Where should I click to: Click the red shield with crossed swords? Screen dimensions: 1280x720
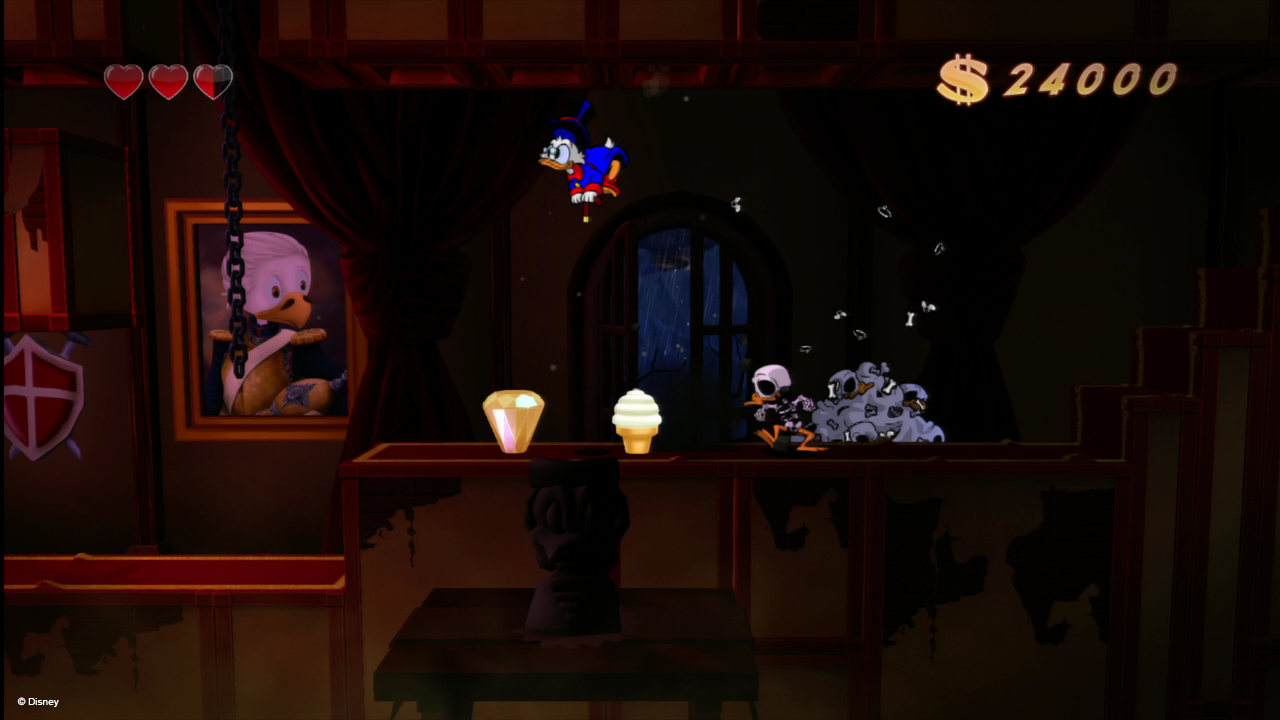40,390
